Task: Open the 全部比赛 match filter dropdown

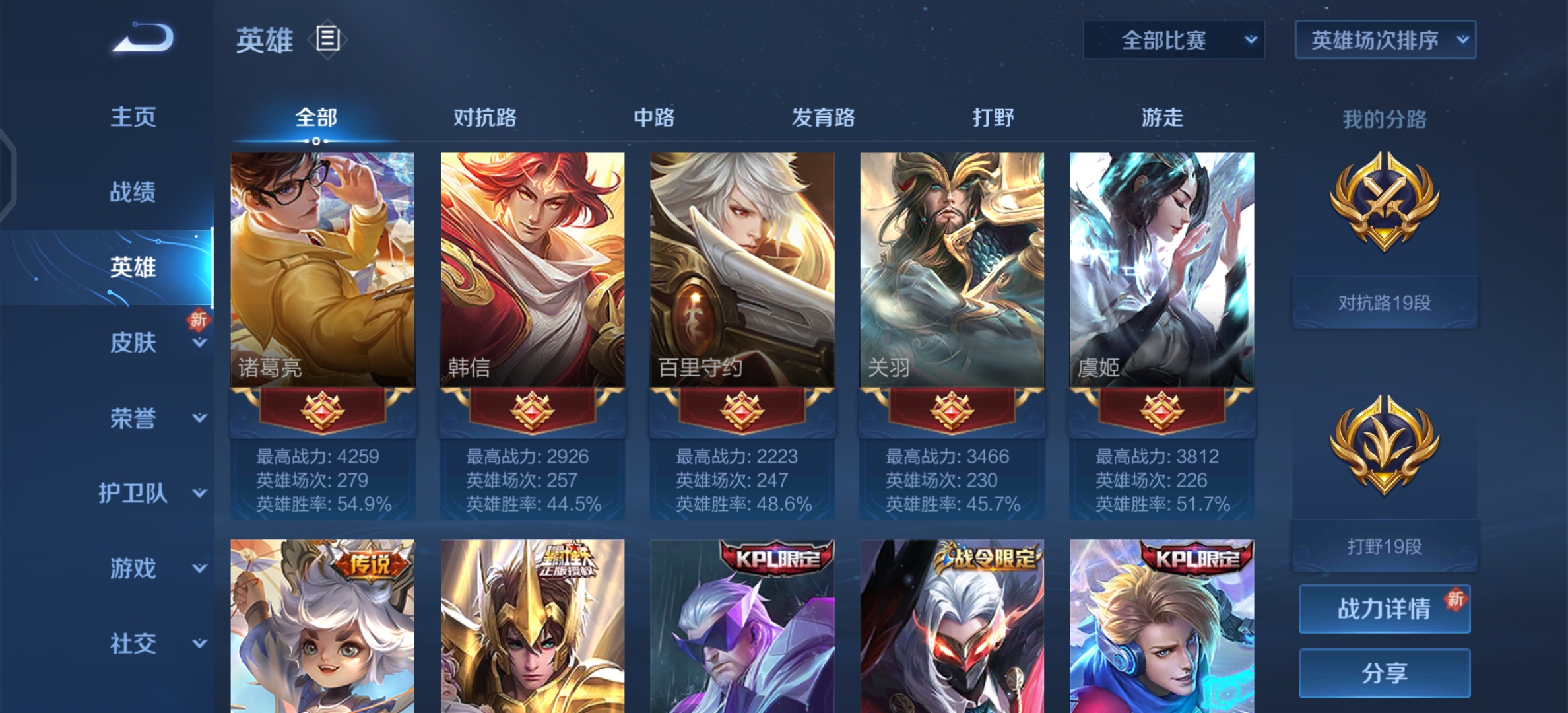Action: pos(1172,40)
